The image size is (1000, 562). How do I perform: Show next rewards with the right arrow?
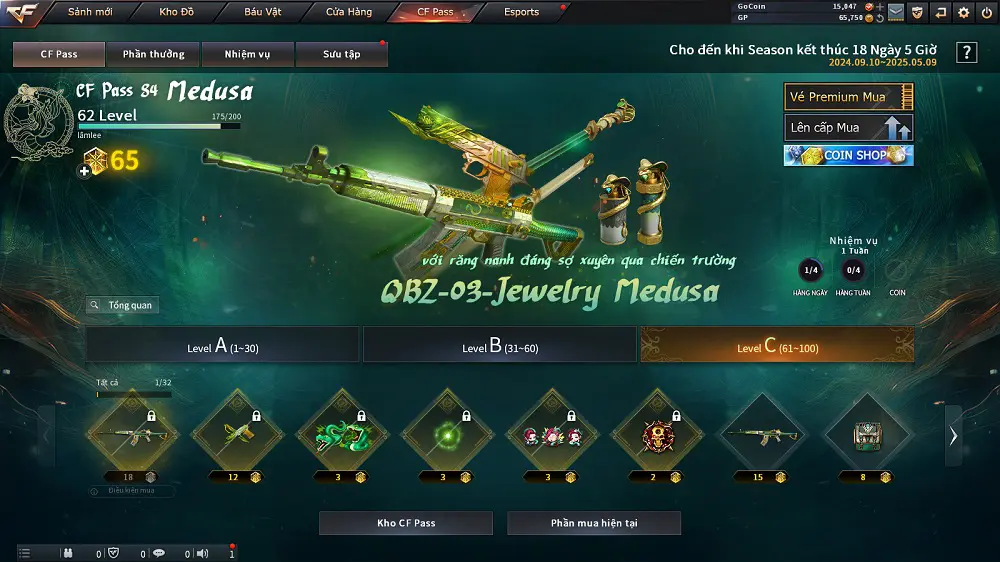(953, 435)
